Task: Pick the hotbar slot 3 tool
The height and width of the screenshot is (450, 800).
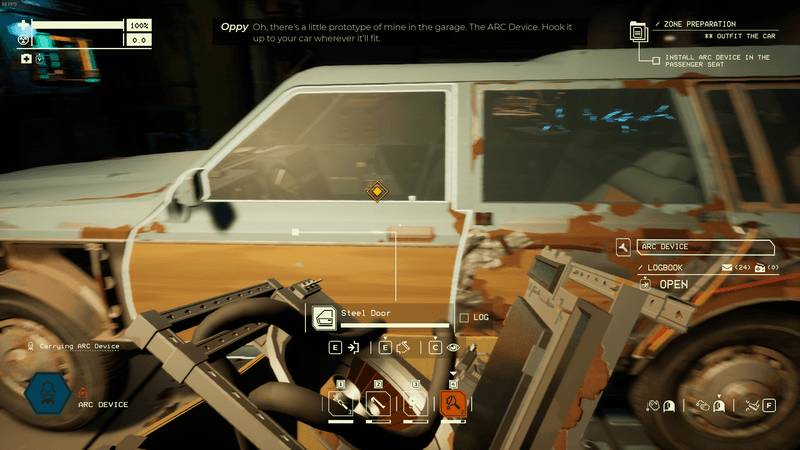Action: click(415, 404)
